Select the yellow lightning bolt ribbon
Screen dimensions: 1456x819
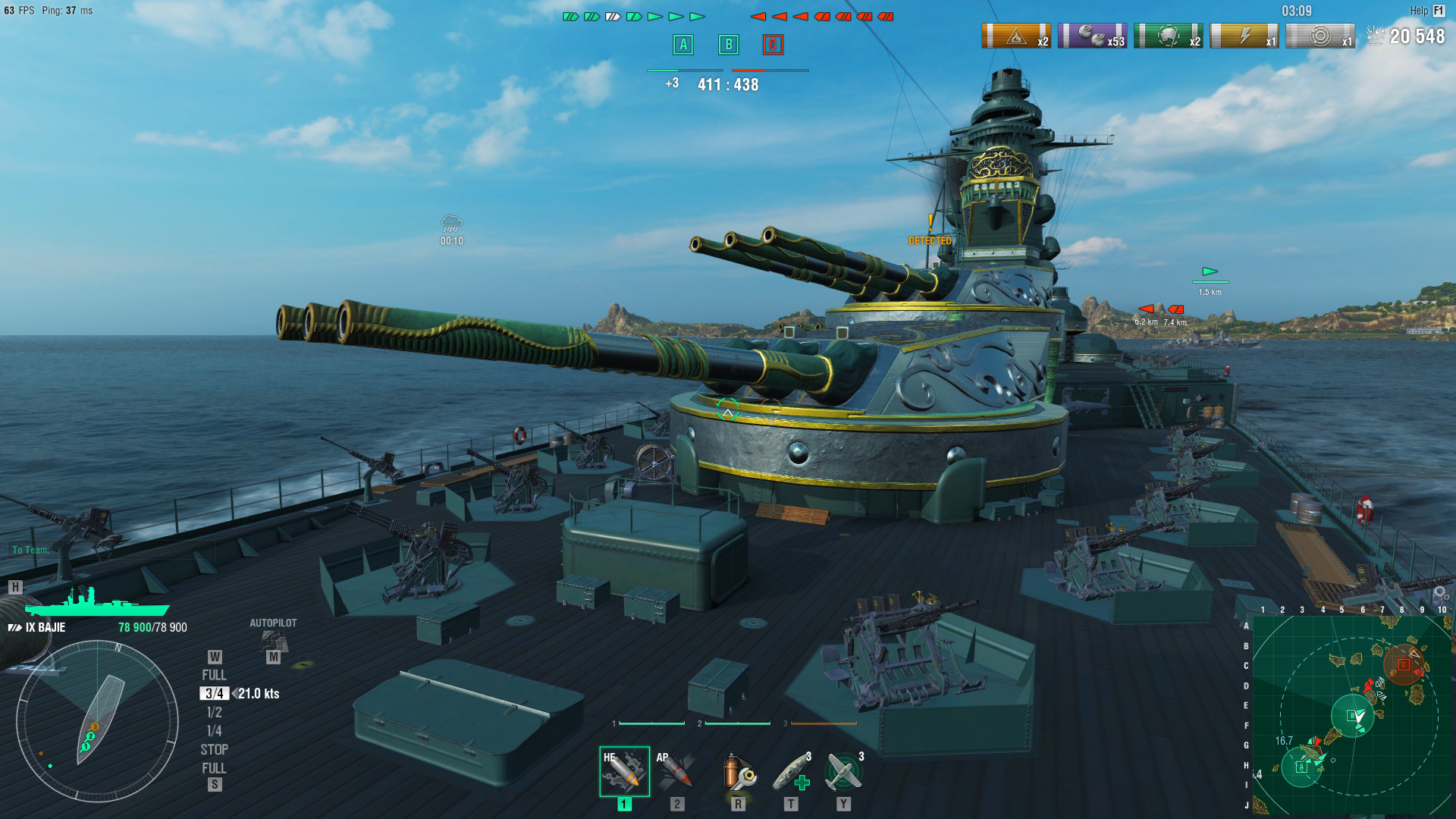(1244, 36)
